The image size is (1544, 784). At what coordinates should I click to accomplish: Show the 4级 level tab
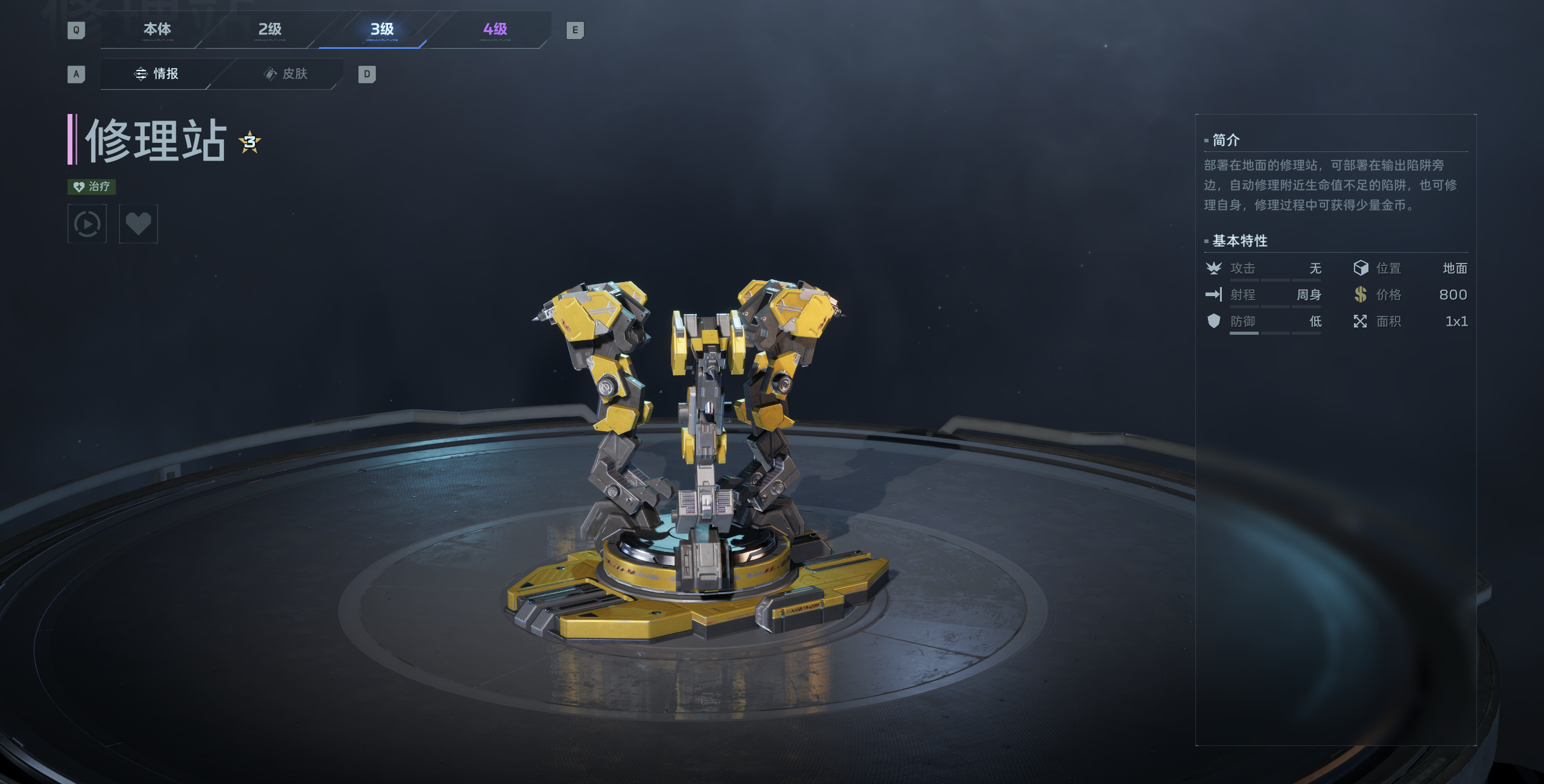pos(495,30)
